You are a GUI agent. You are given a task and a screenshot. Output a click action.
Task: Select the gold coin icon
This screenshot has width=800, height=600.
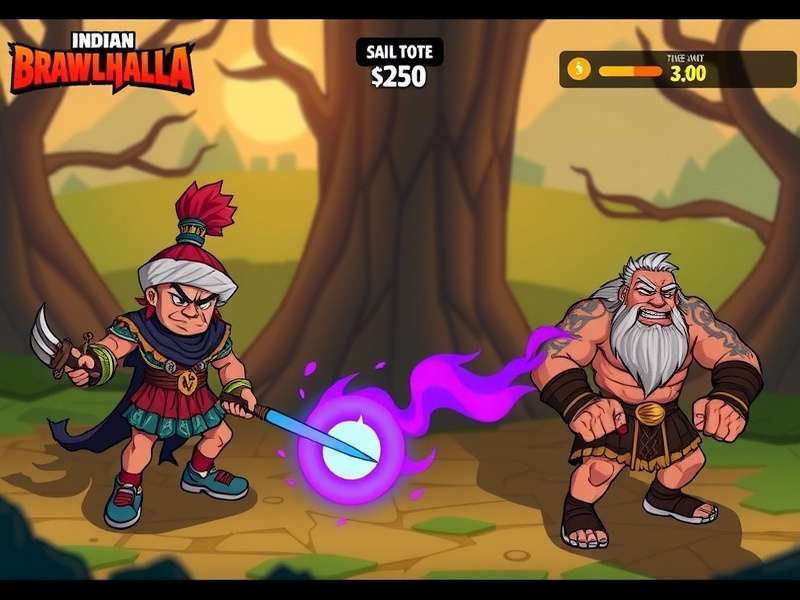[579, 69]
